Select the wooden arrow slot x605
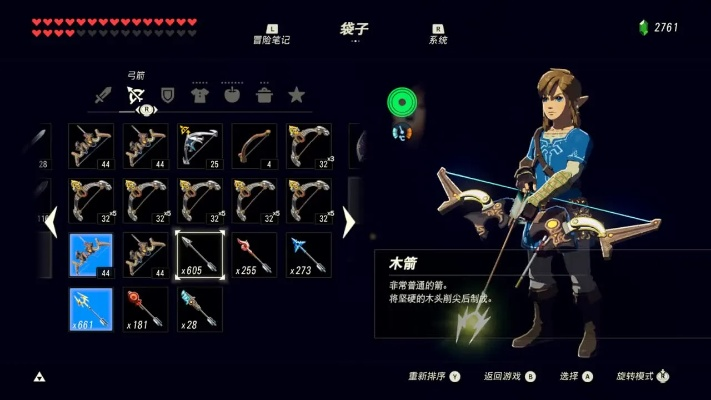 [x=200, y=255]
